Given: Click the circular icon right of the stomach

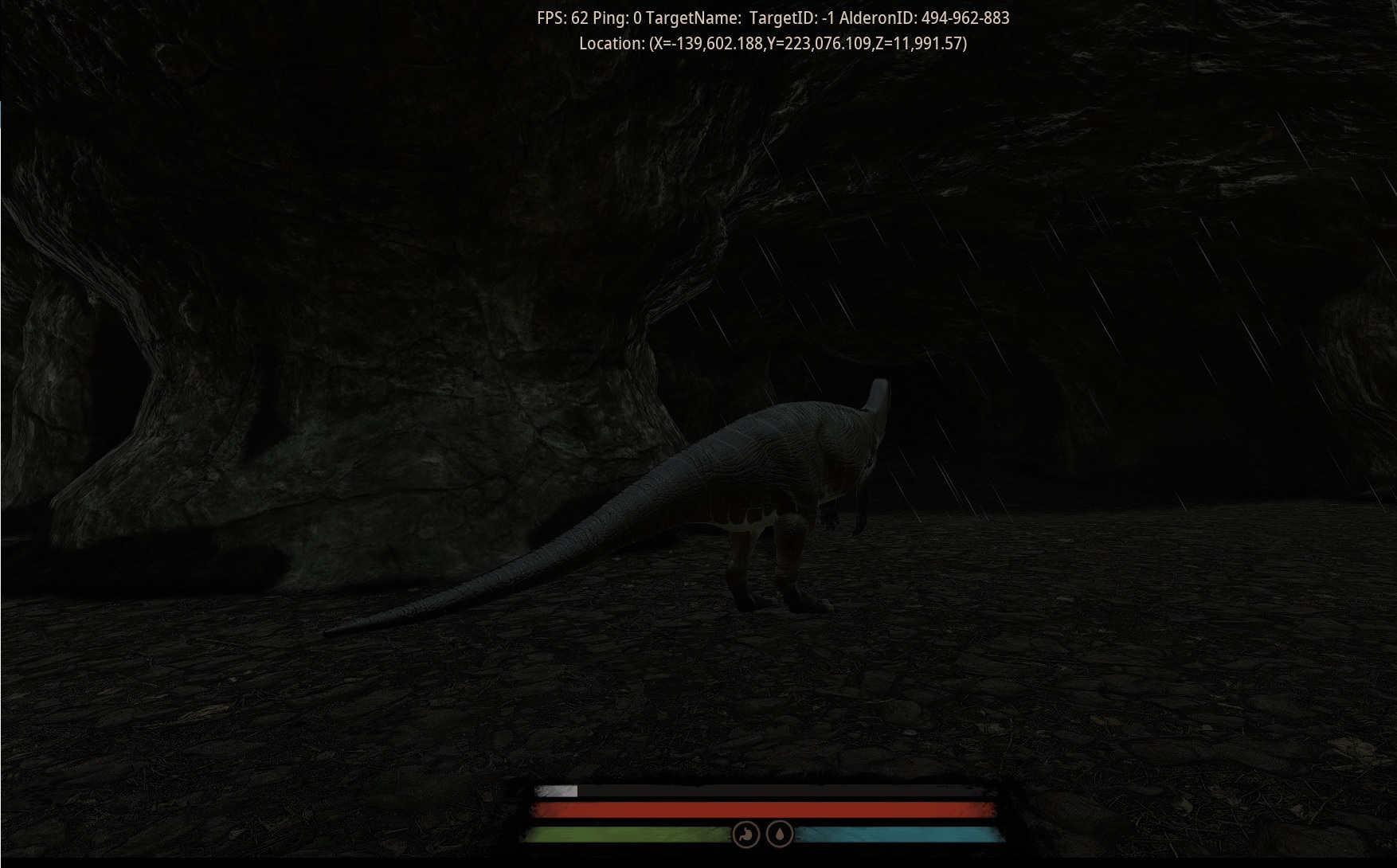Looking at the screenshot, I should pyautogui.click(x=779, y=834).
